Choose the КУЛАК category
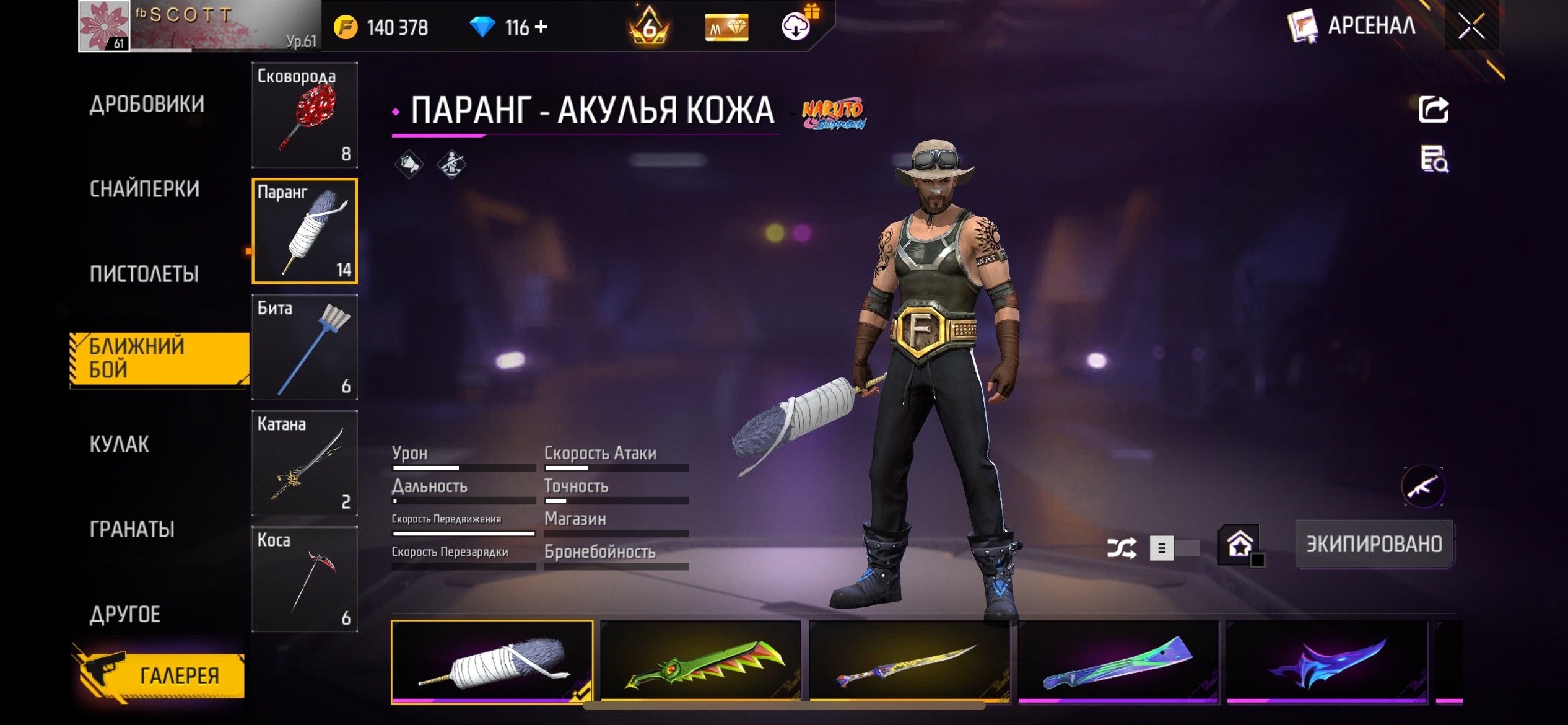1568x725 pixels. tap(119, 444)
